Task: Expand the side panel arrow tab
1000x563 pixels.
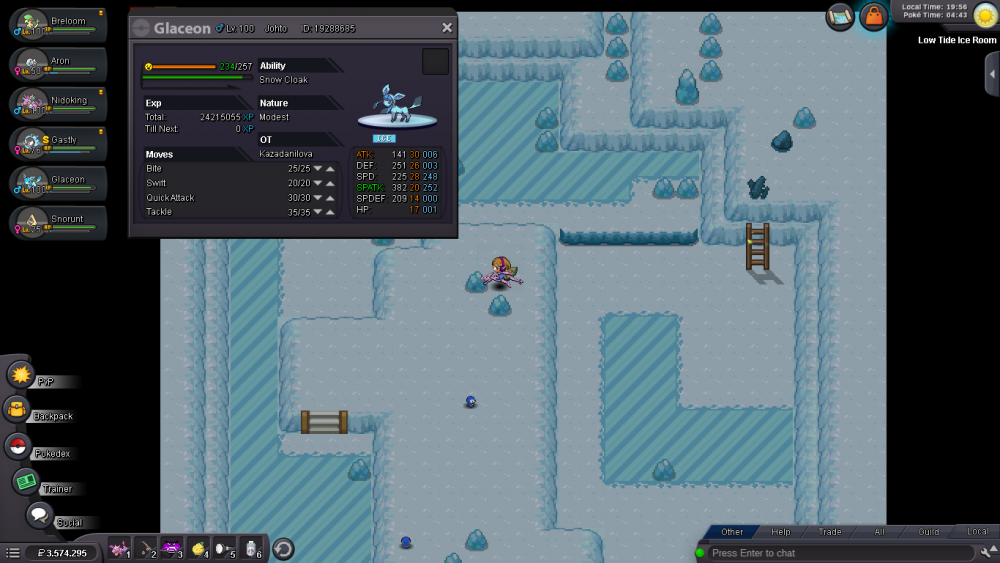Action: tap(991, 74)
